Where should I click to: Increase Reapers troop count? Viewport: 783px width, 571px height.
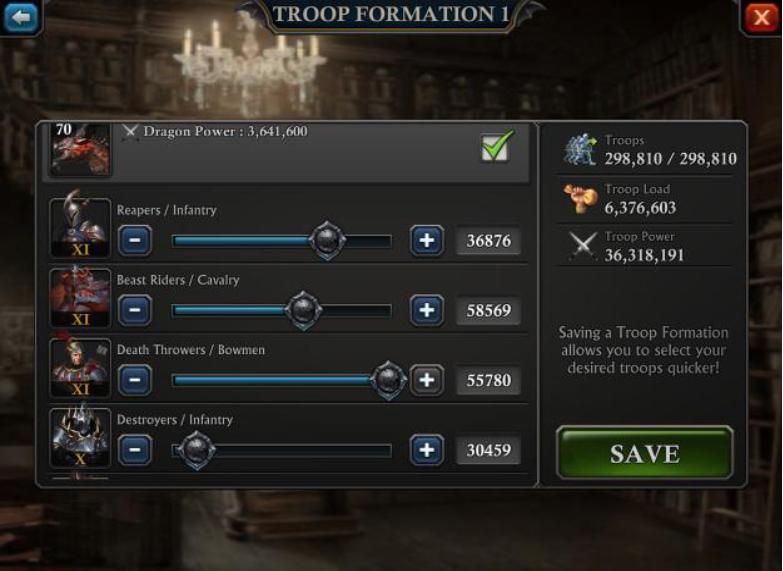(427, 240)
